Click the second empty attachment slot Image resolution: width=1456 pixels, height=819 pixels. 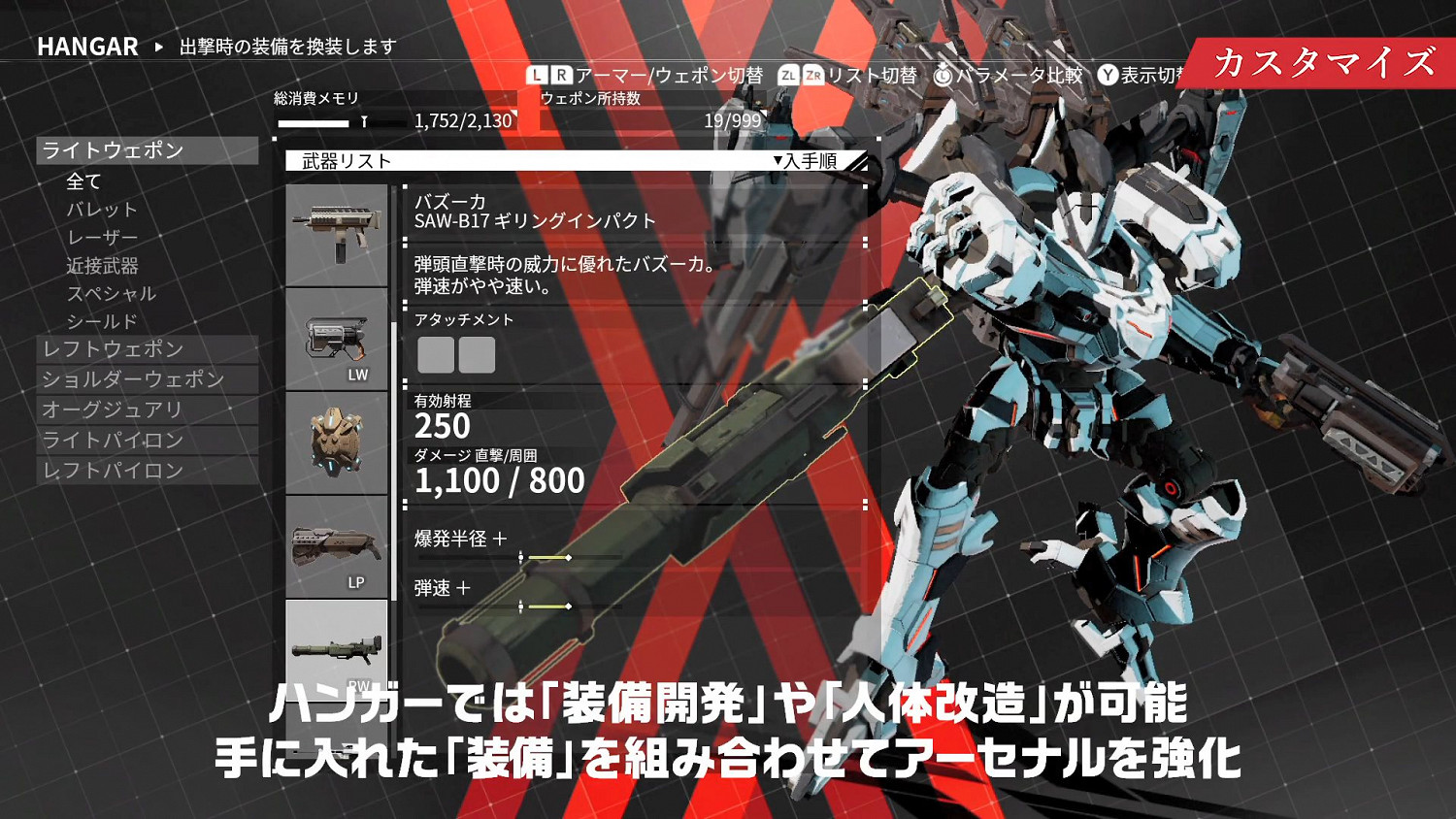[x=479, y=355]
